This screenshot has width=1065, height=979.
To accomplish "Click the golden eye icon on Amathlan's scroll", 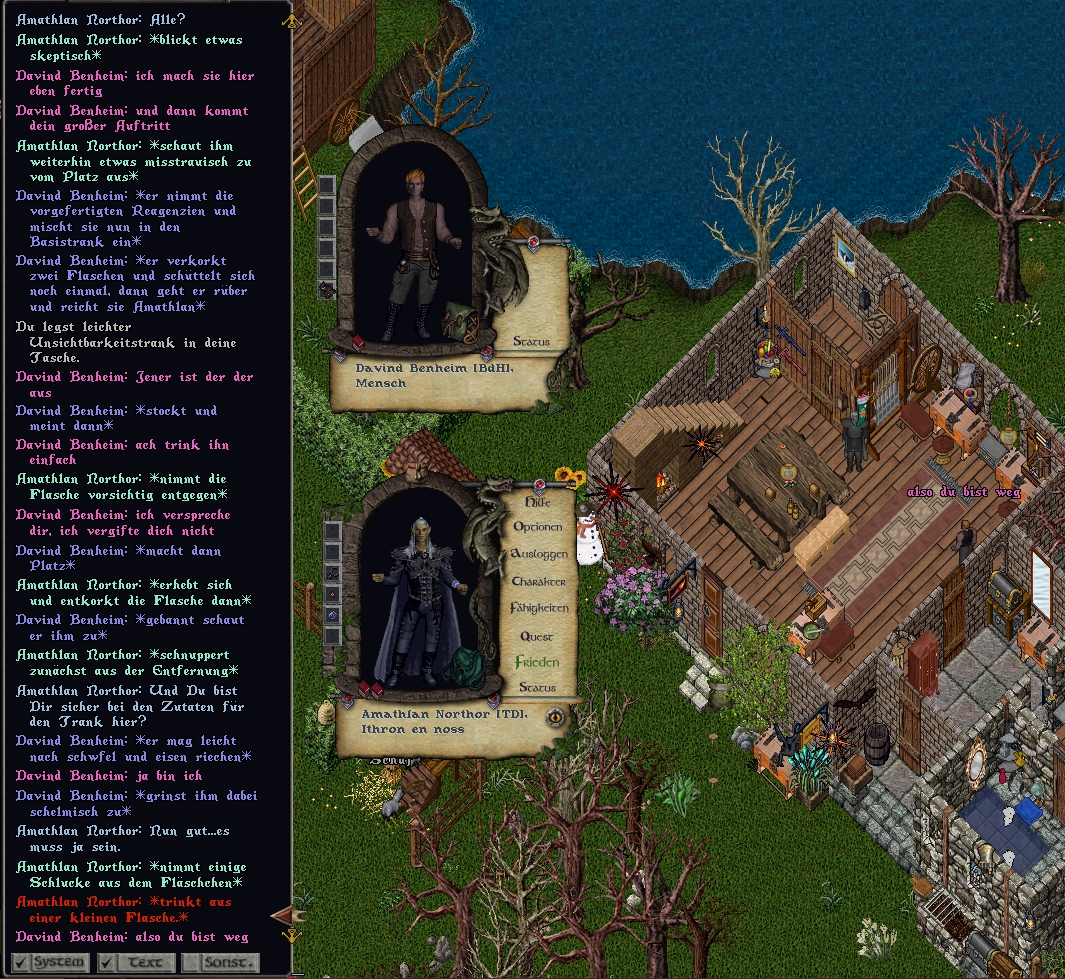I will pos(555,716).
